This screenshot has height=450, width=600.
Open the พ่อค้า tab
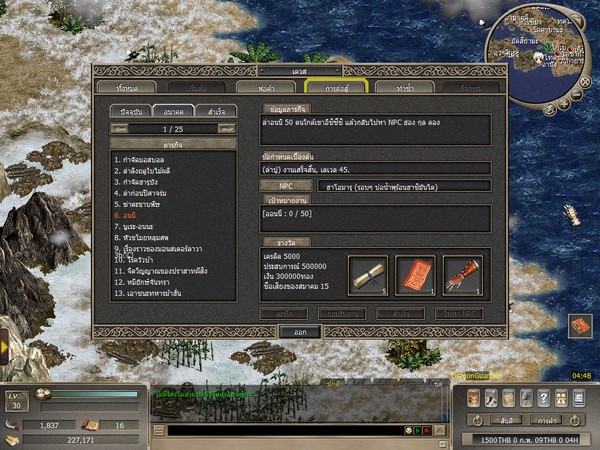click(x=267, y=88)
